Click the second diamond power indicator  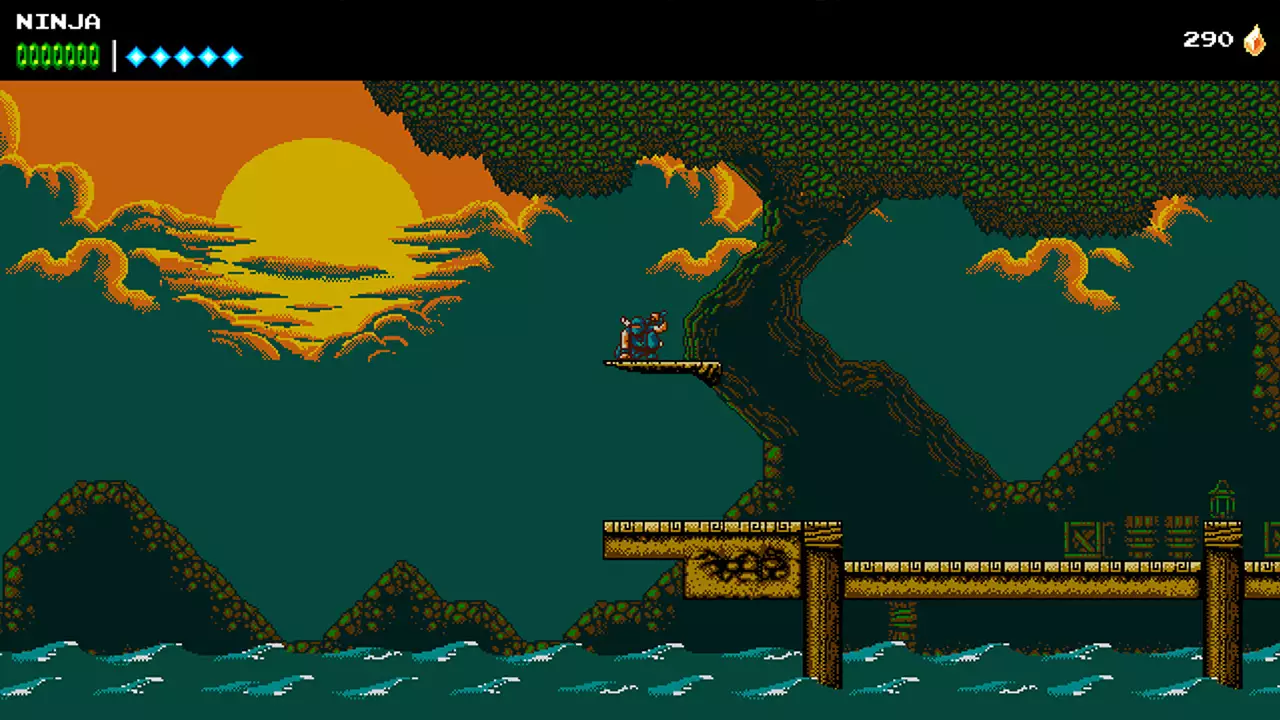160,57
